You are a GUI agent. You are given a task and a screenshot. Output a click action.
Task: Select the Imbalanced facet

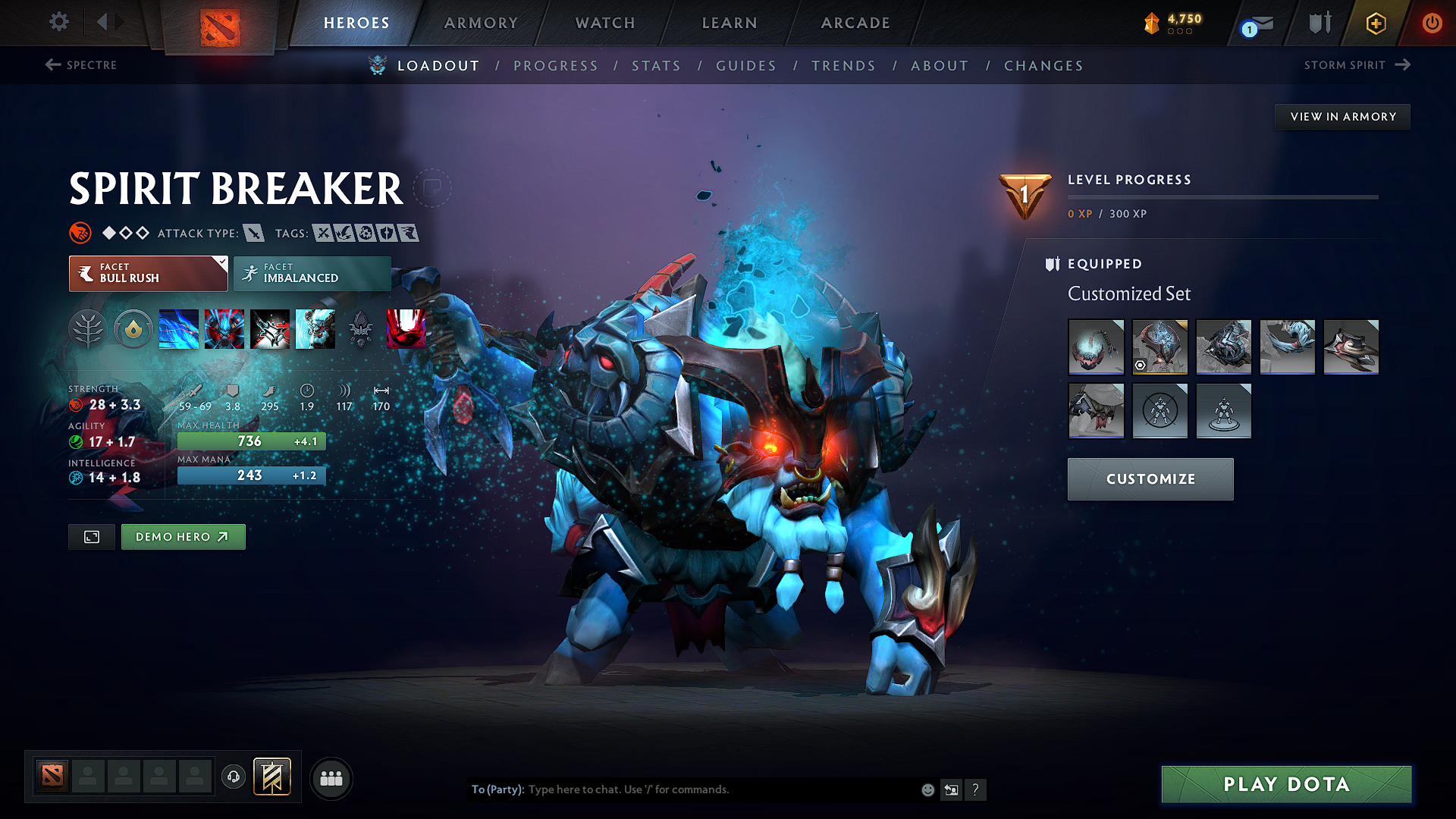[312, 274]
